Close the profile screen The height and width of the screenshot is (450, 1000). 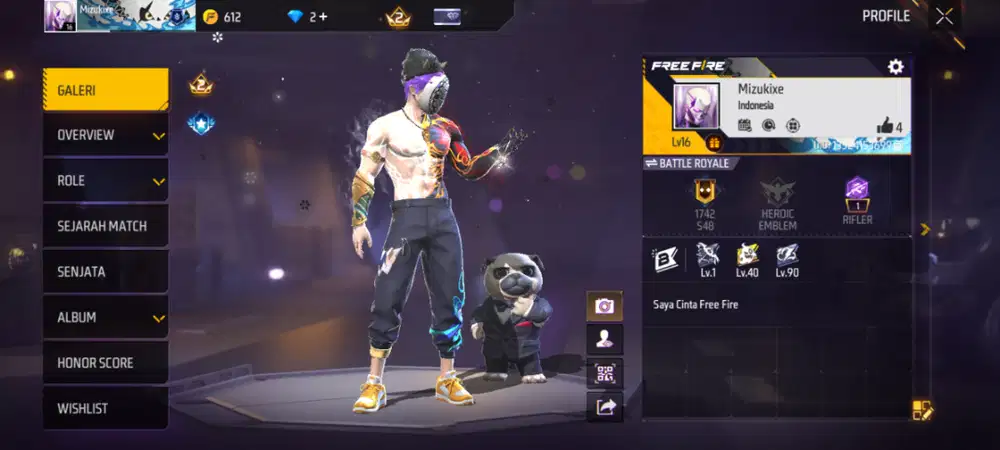click(945, 16)
